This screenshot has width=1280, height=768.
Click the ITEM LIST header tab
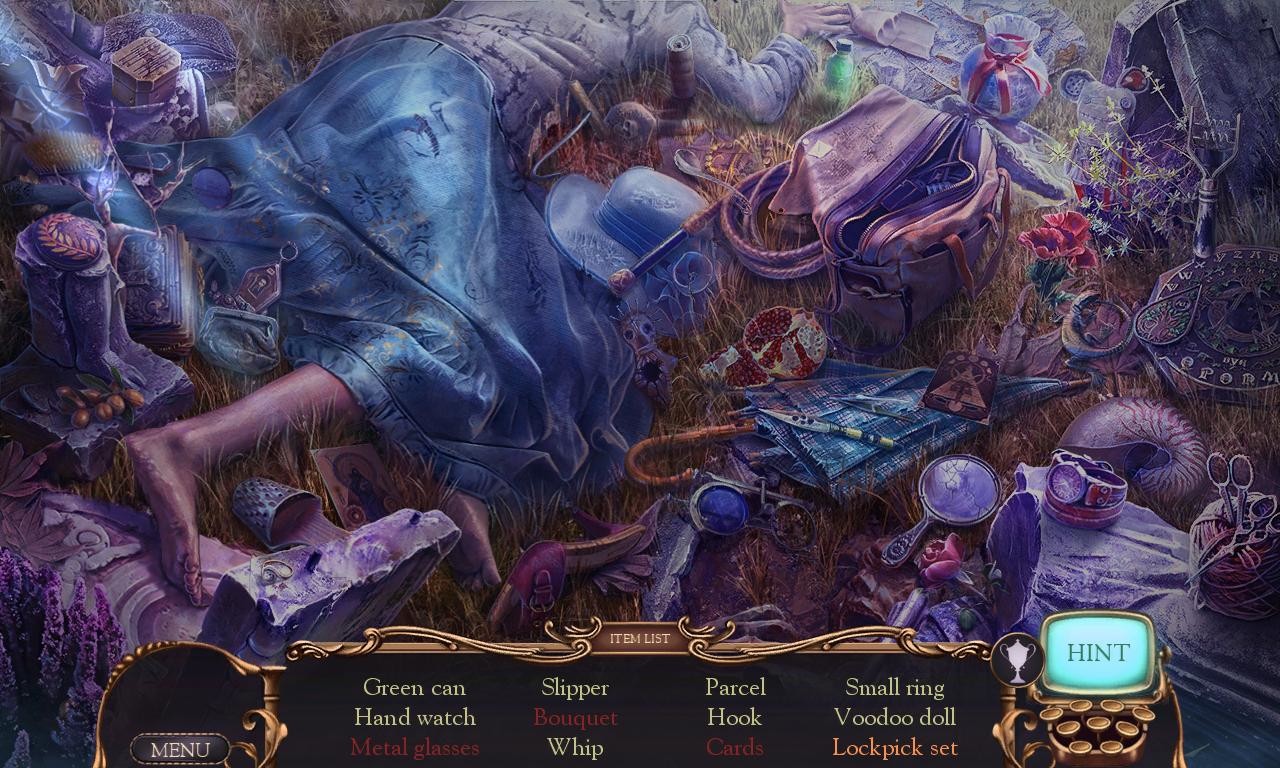point(640,637)
